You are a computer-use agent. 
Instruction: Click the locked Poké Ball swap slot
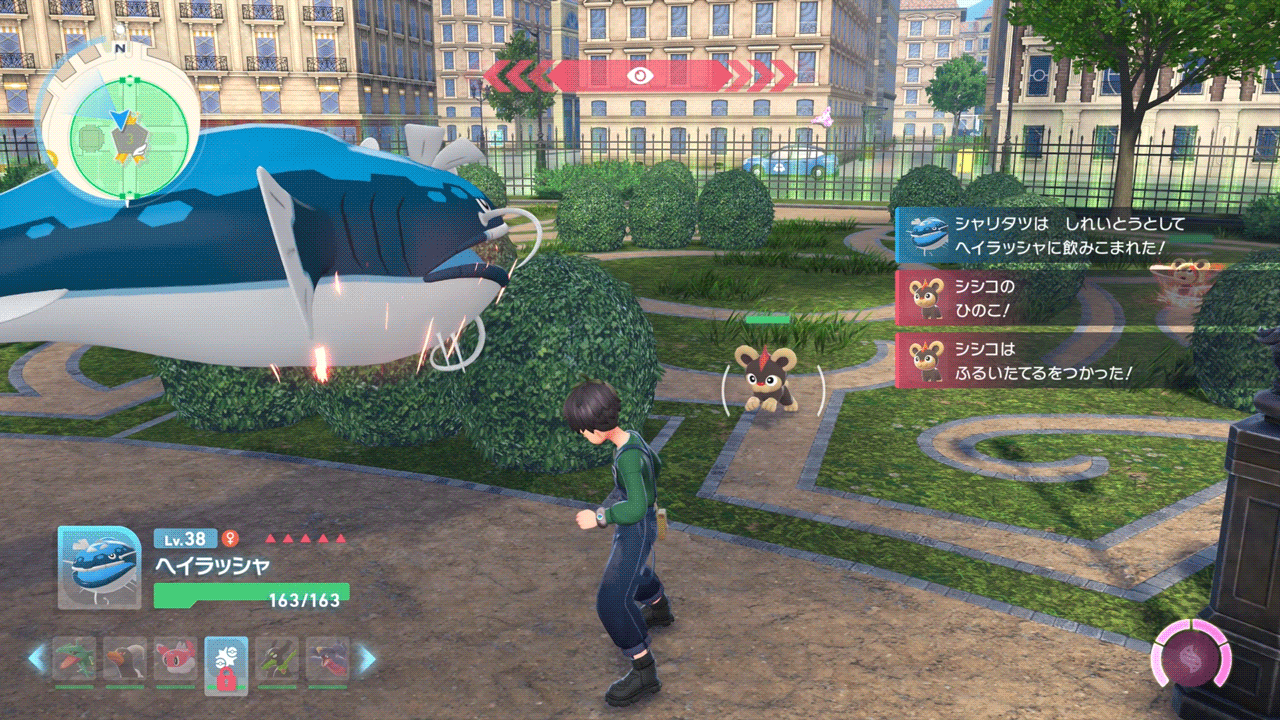click(226, 663)
